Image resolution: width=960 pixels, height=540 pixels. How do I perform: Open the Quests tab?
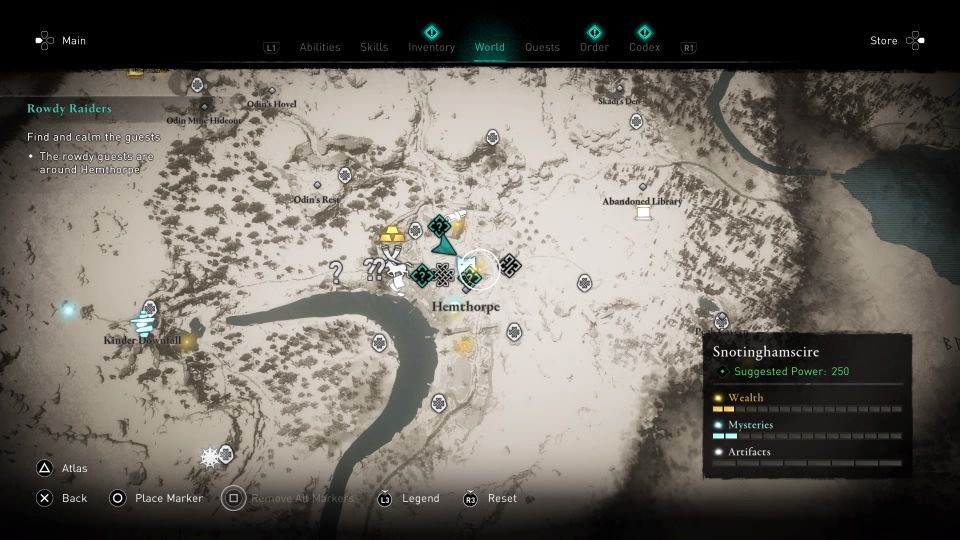[542, 47]
